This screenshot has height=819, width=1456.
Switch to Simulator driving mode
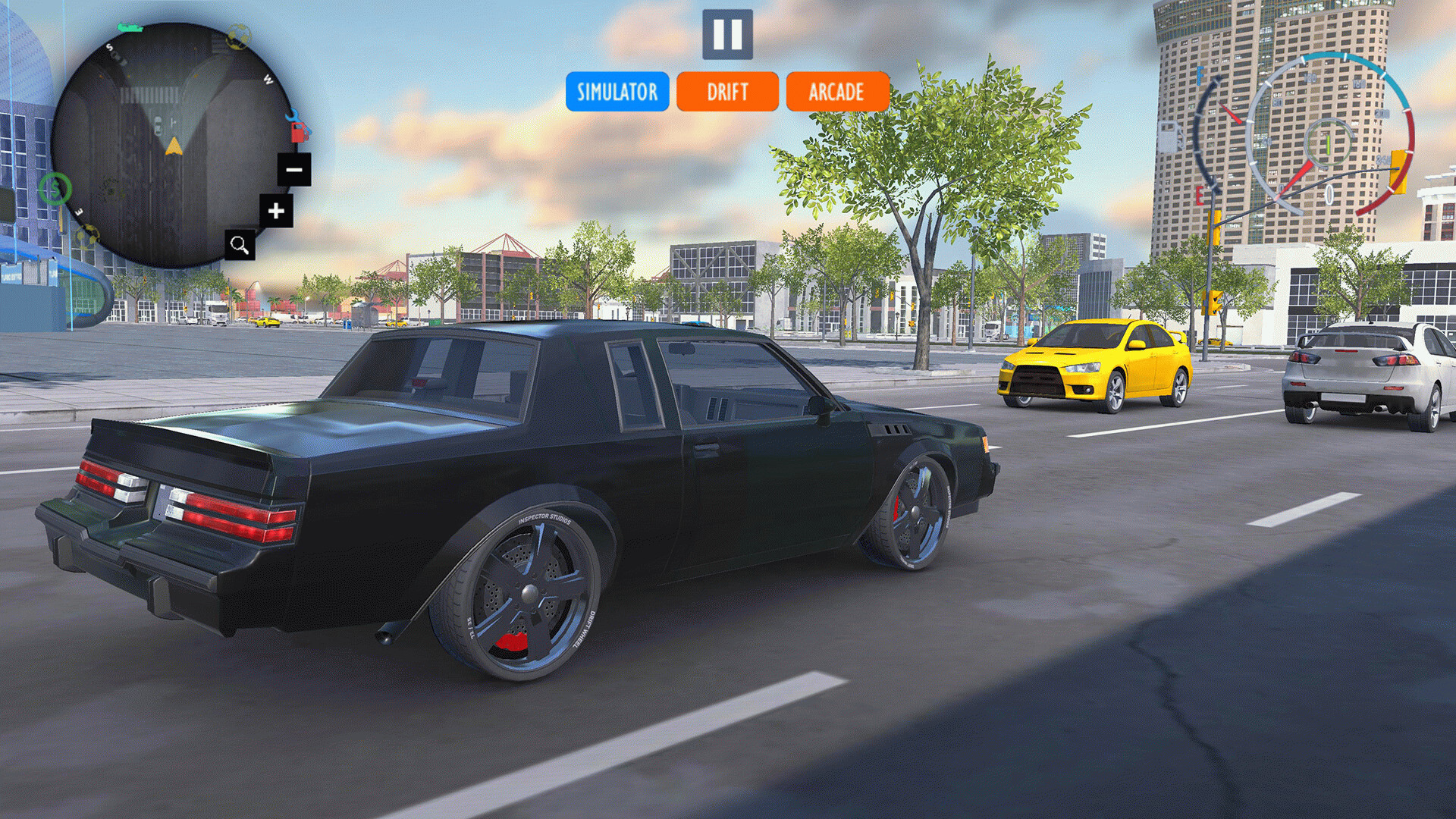point(617,92)
